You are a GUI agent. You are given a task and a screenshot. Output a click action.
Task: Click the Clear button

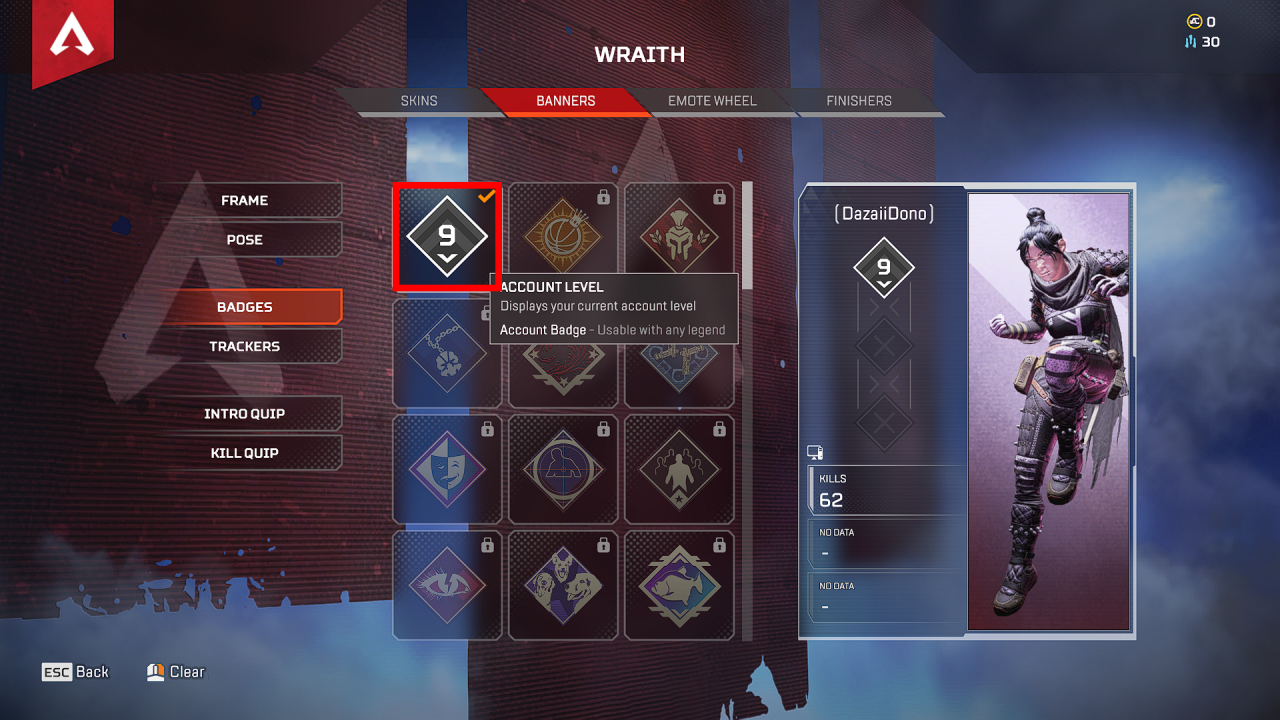tap(176, 672)
